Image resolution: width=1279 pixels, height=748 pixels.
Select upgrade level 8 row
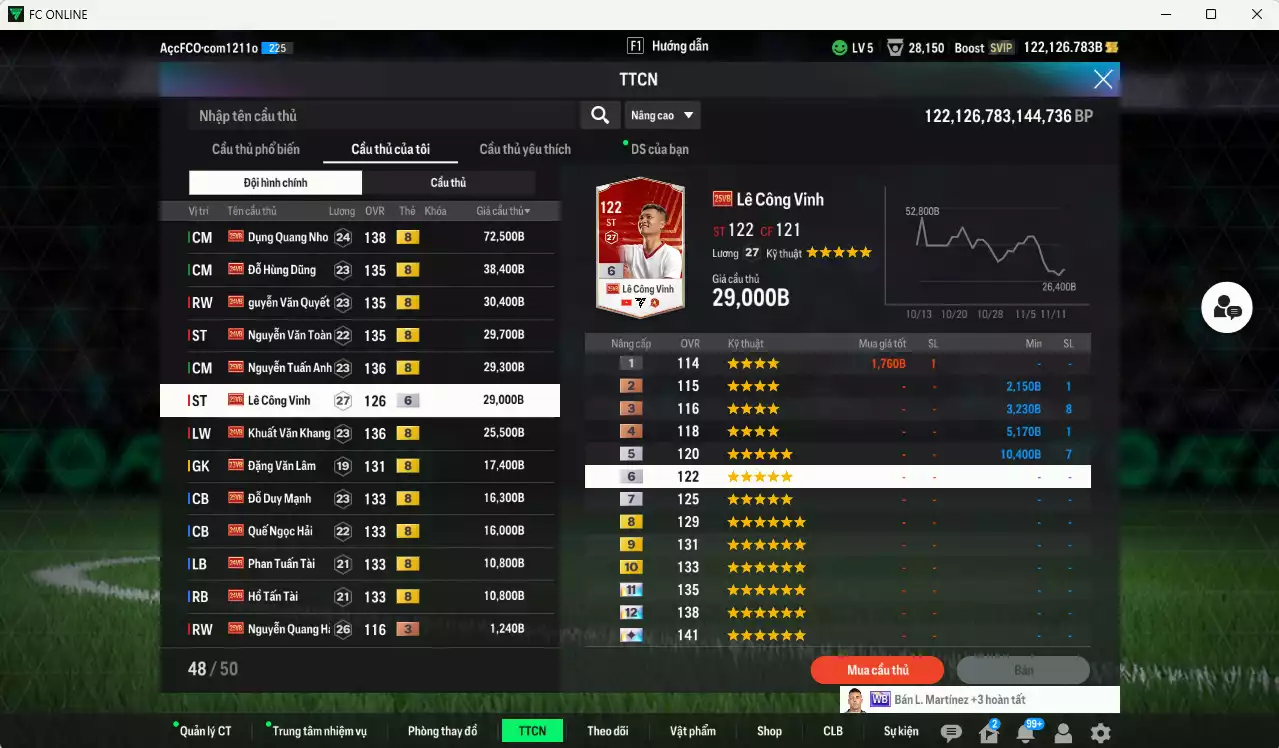837,522
